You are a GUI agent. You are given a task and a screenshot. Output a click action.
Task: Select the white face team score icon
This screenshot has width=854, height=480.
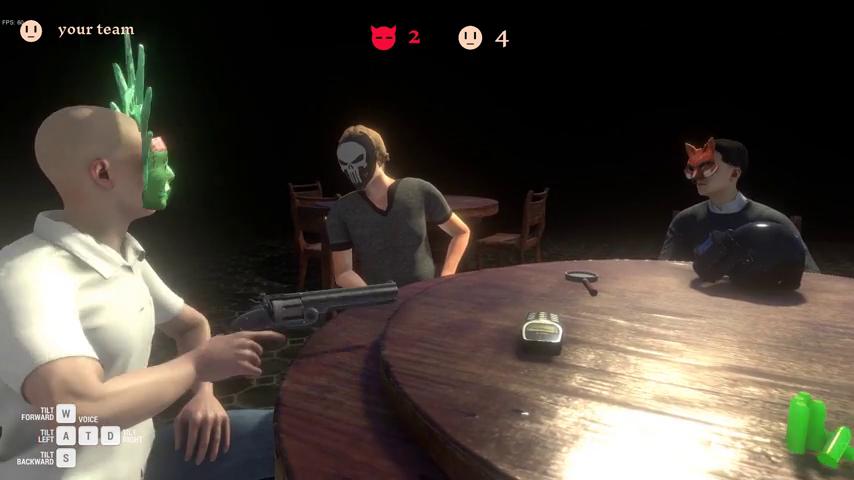point(470,38)
